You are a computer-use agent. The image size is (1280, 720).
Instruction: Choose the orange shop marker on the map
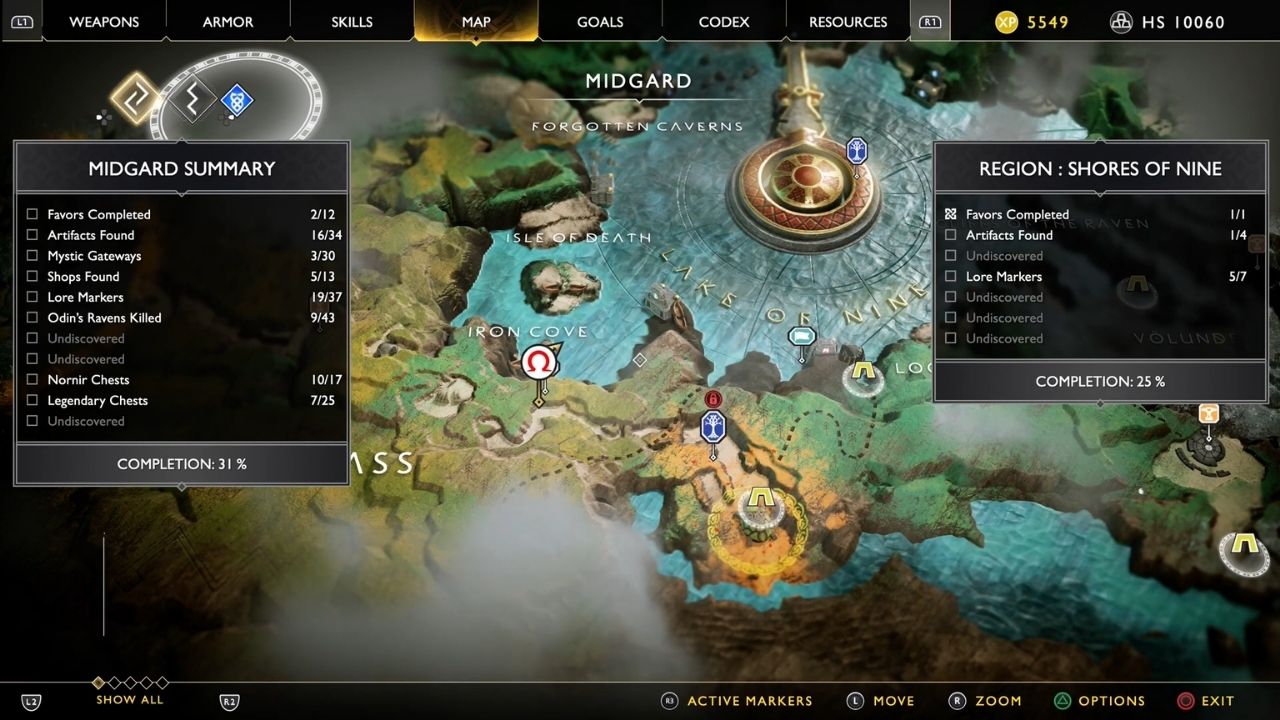pyautogui.click(x=1208, y=413)
